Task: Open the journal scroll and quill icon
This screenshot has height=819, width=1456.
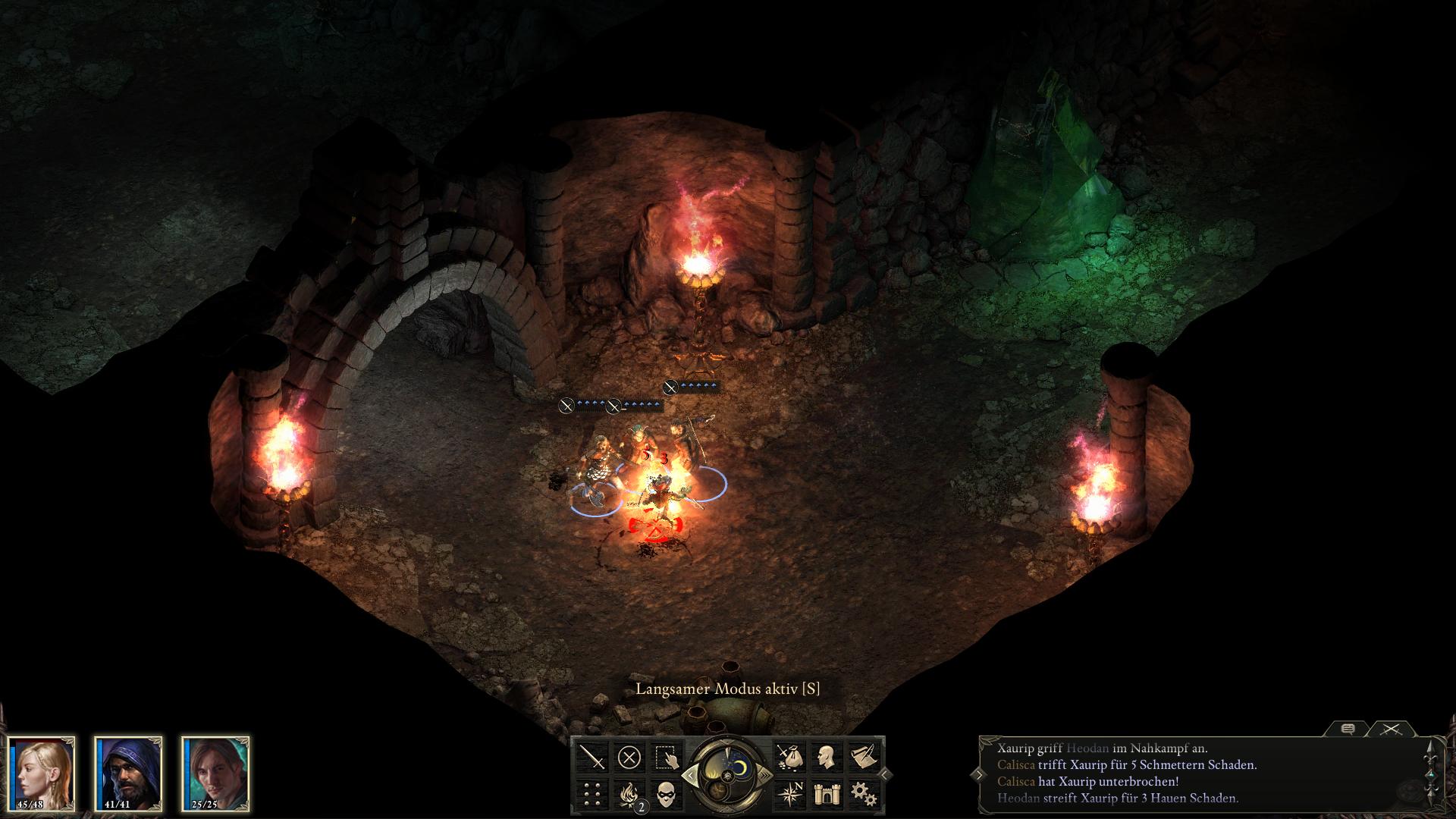Action: coord(863,757)
